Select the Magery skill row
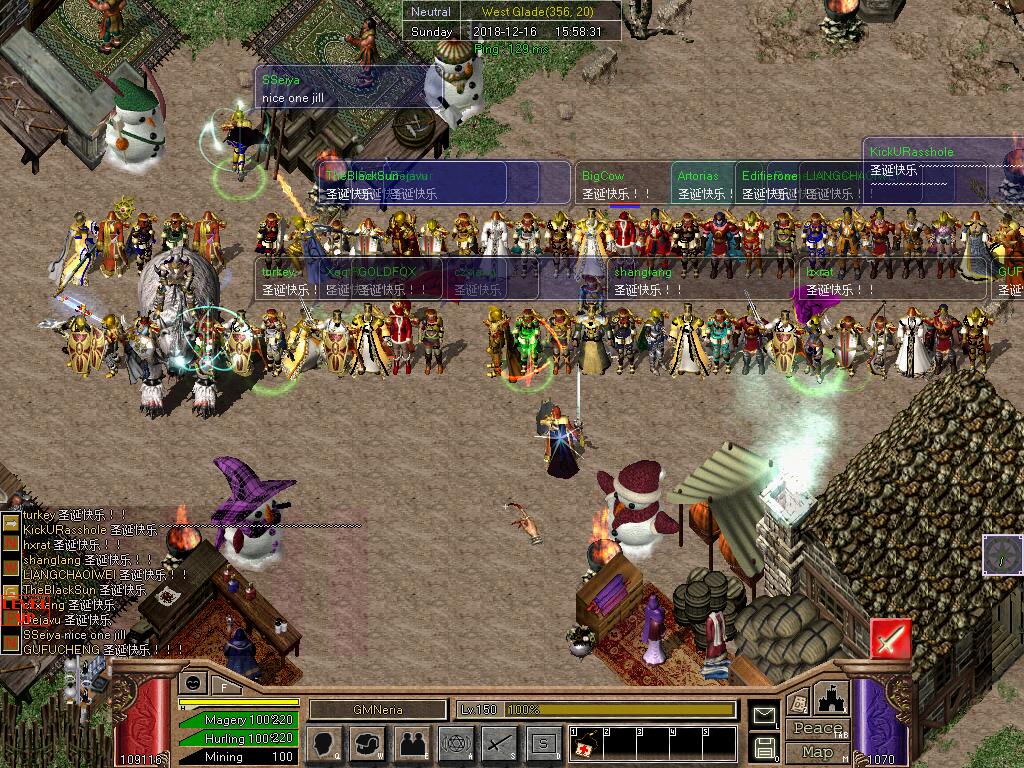The width and height of the screenshot is (1024, 768). click(x=236, y=720)
